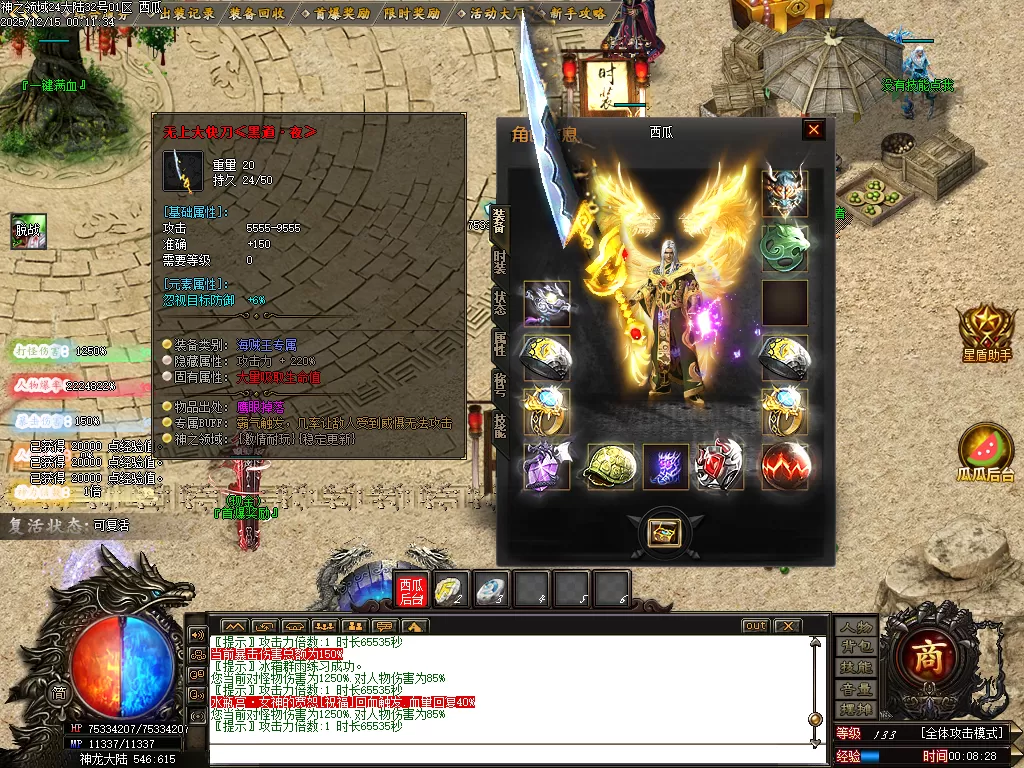Show the 属性 attributes tab
This screenshot has height=768, width=1024.
pos(499,343)
